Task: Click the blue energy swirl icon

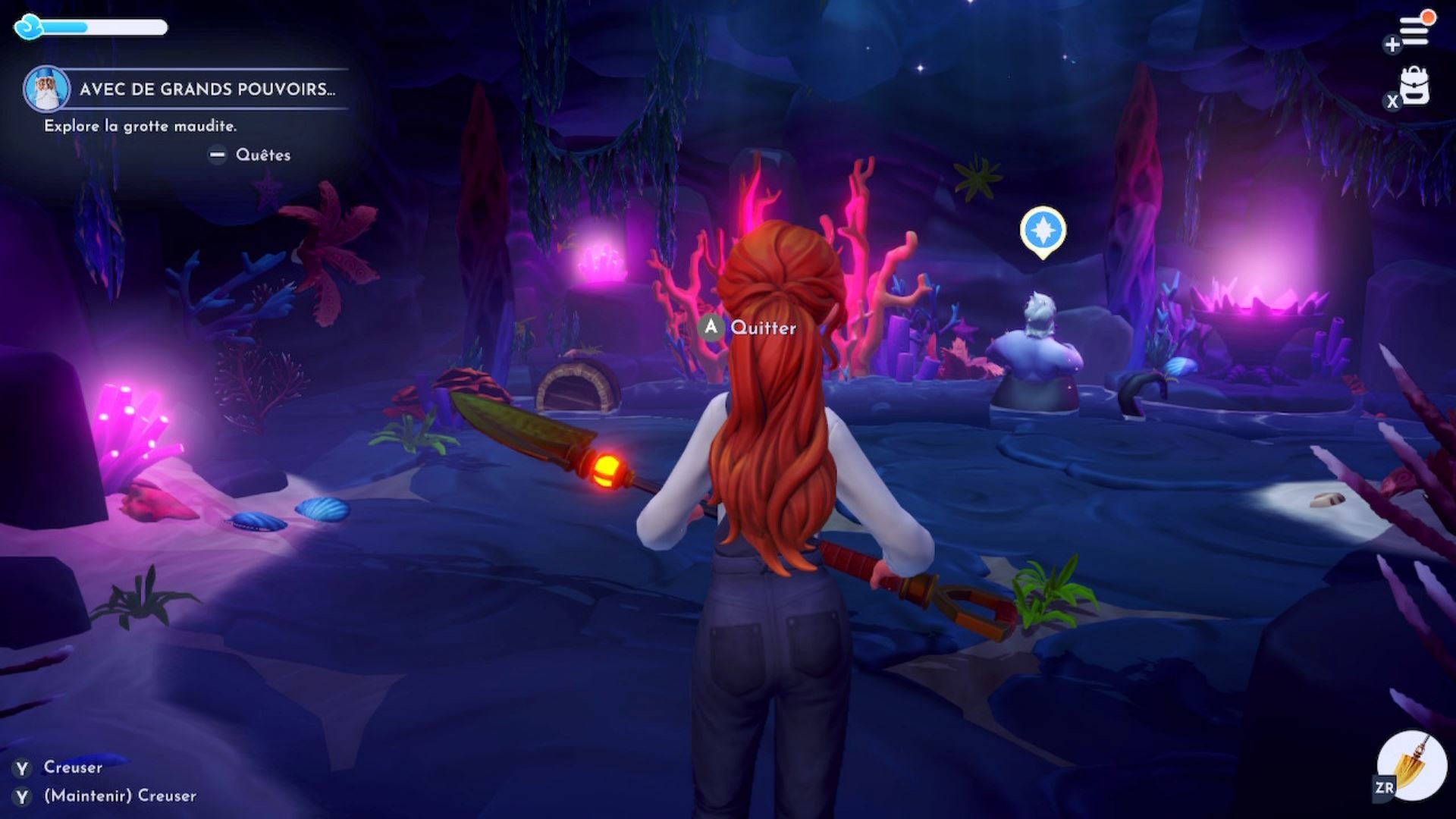Action: click(30, 27)
